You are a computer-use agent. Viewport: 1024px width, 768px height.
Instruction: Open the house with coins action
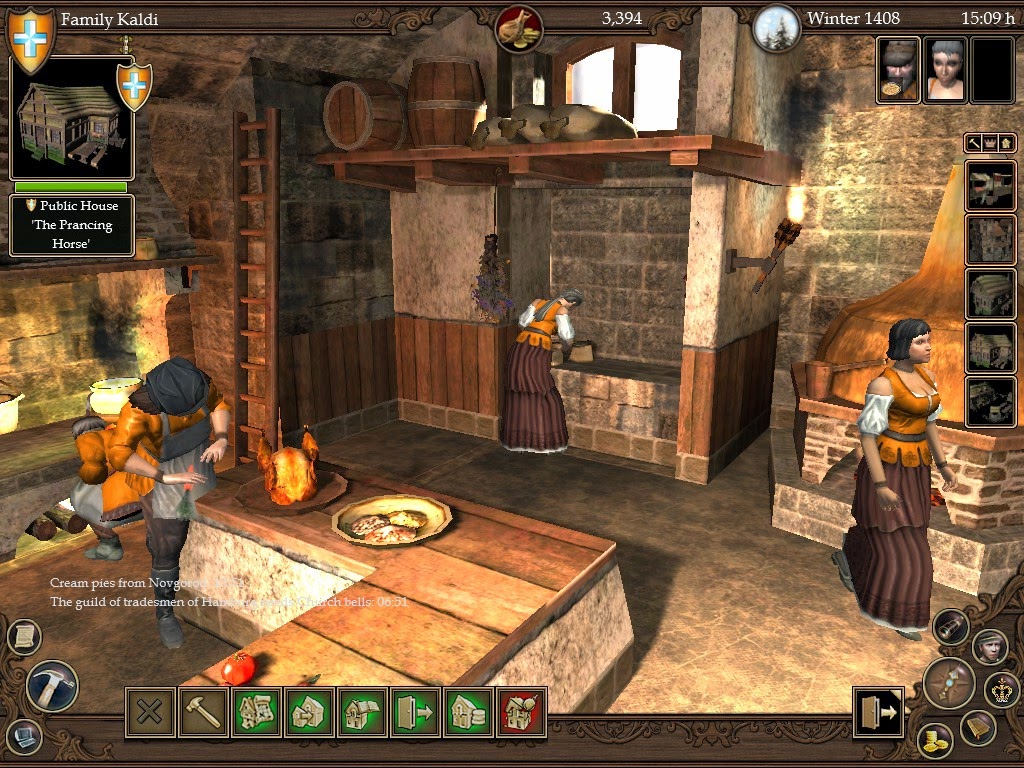click(468, 712)
